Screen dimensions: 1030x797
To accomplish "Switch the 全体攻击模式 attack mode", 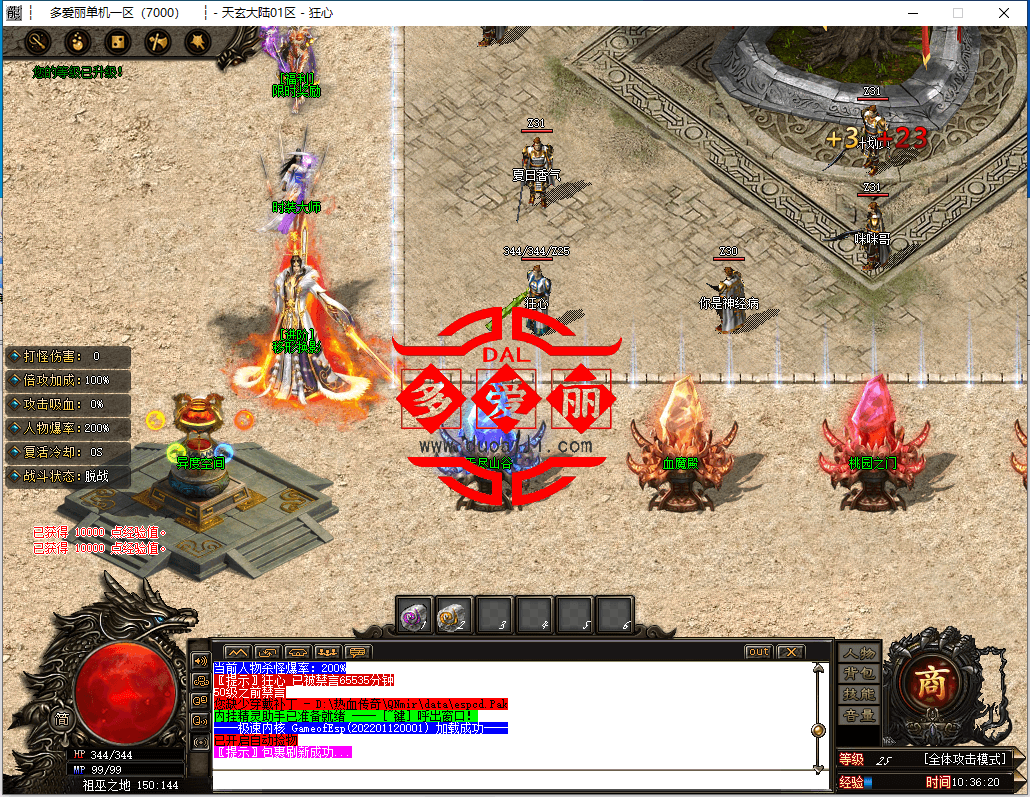I will coord(964,760).
